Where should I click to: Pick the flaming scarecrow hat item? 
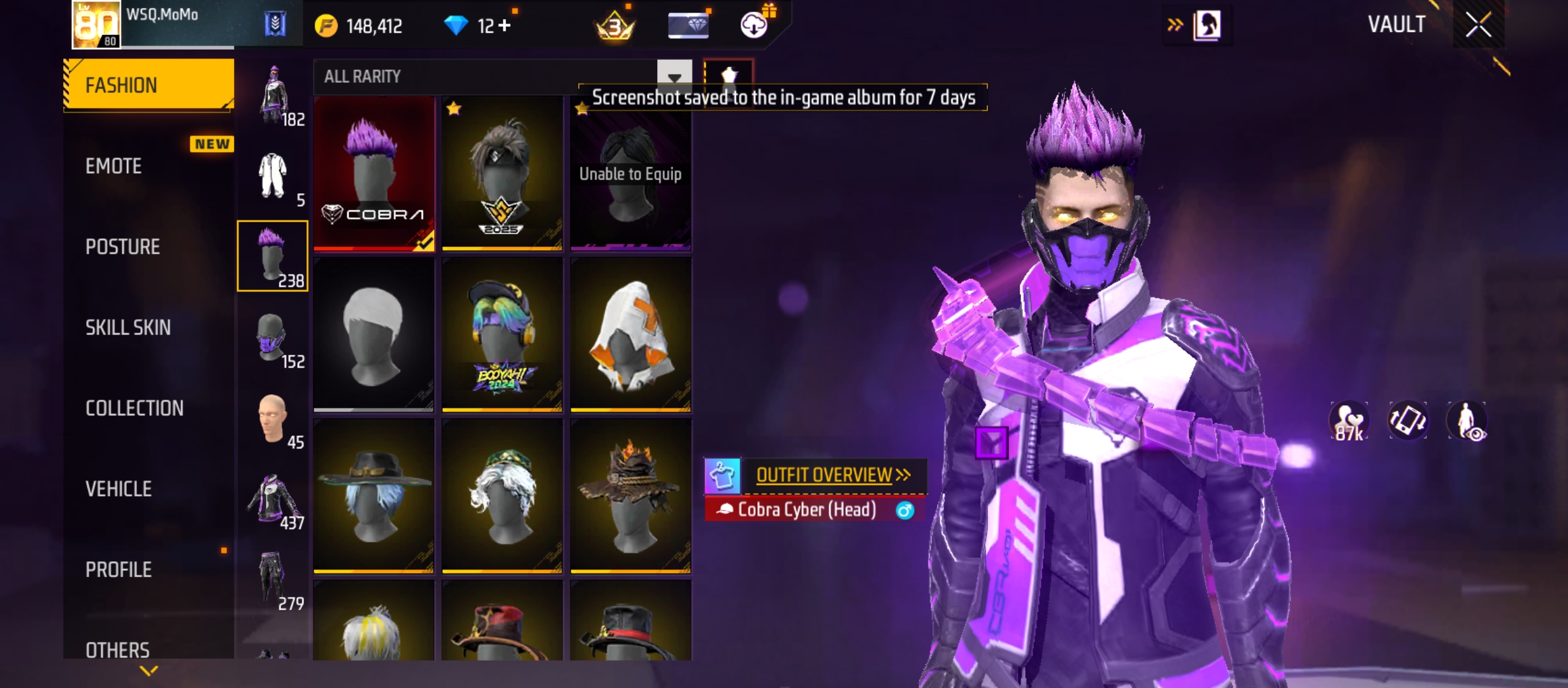pyautogui.click(x=630, y=496)
